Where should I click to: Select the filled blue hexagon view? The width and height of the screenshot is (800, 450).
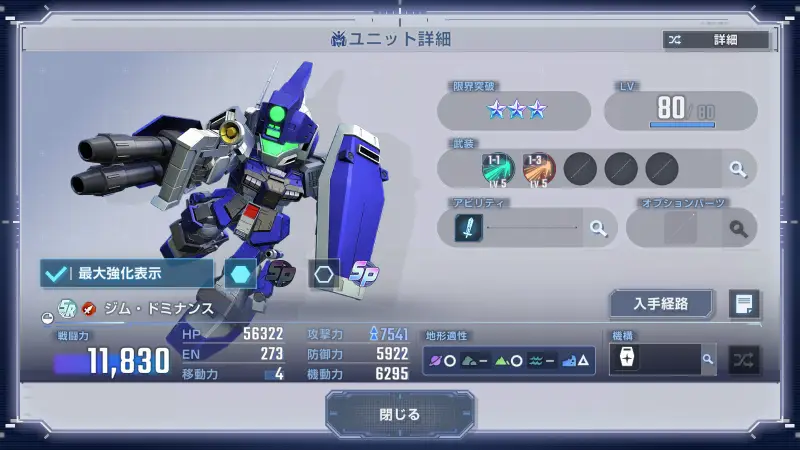coord(240,272)
